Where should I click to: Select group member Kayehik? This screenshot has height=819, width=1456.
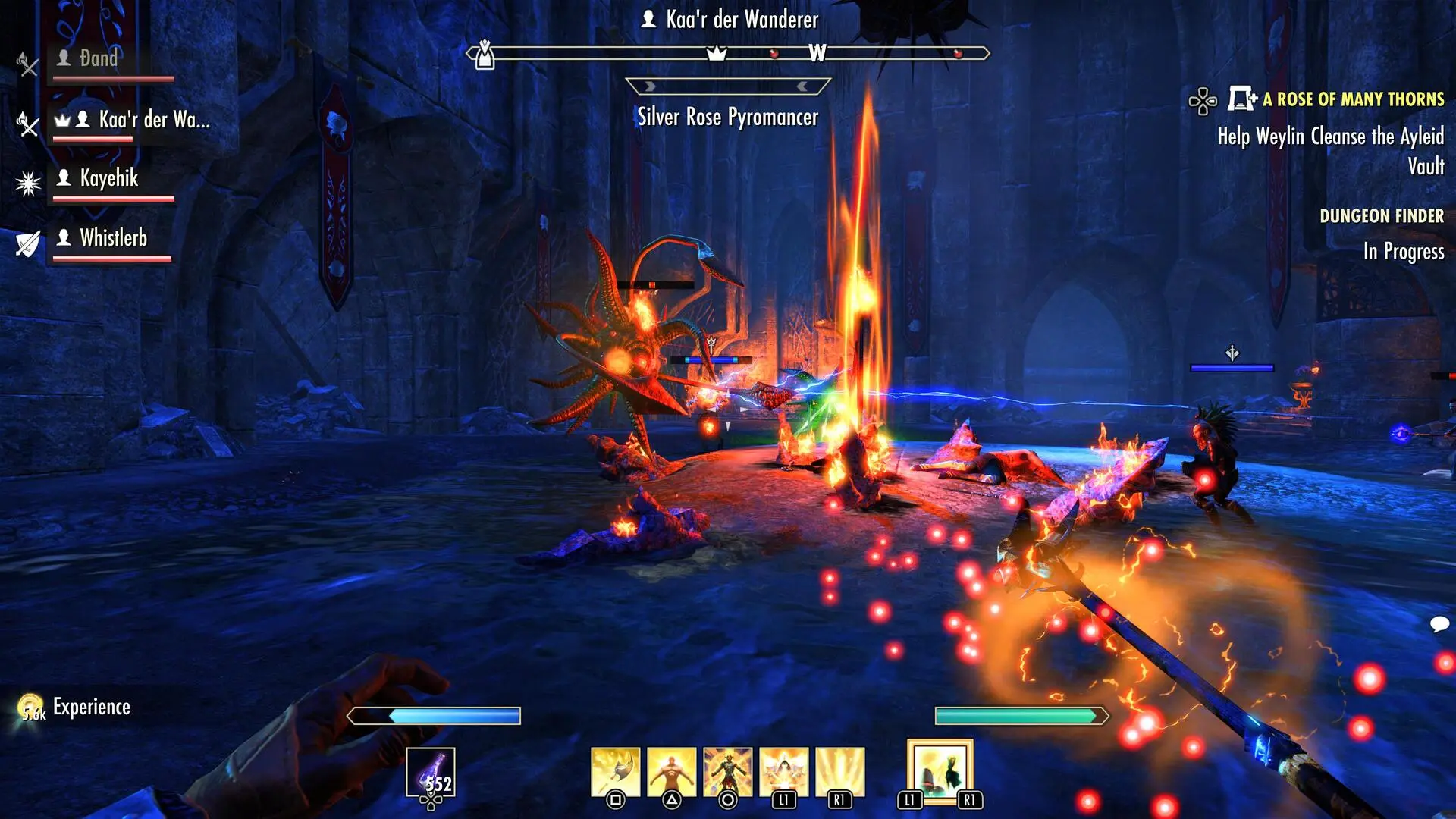click(x=109, y=179)
